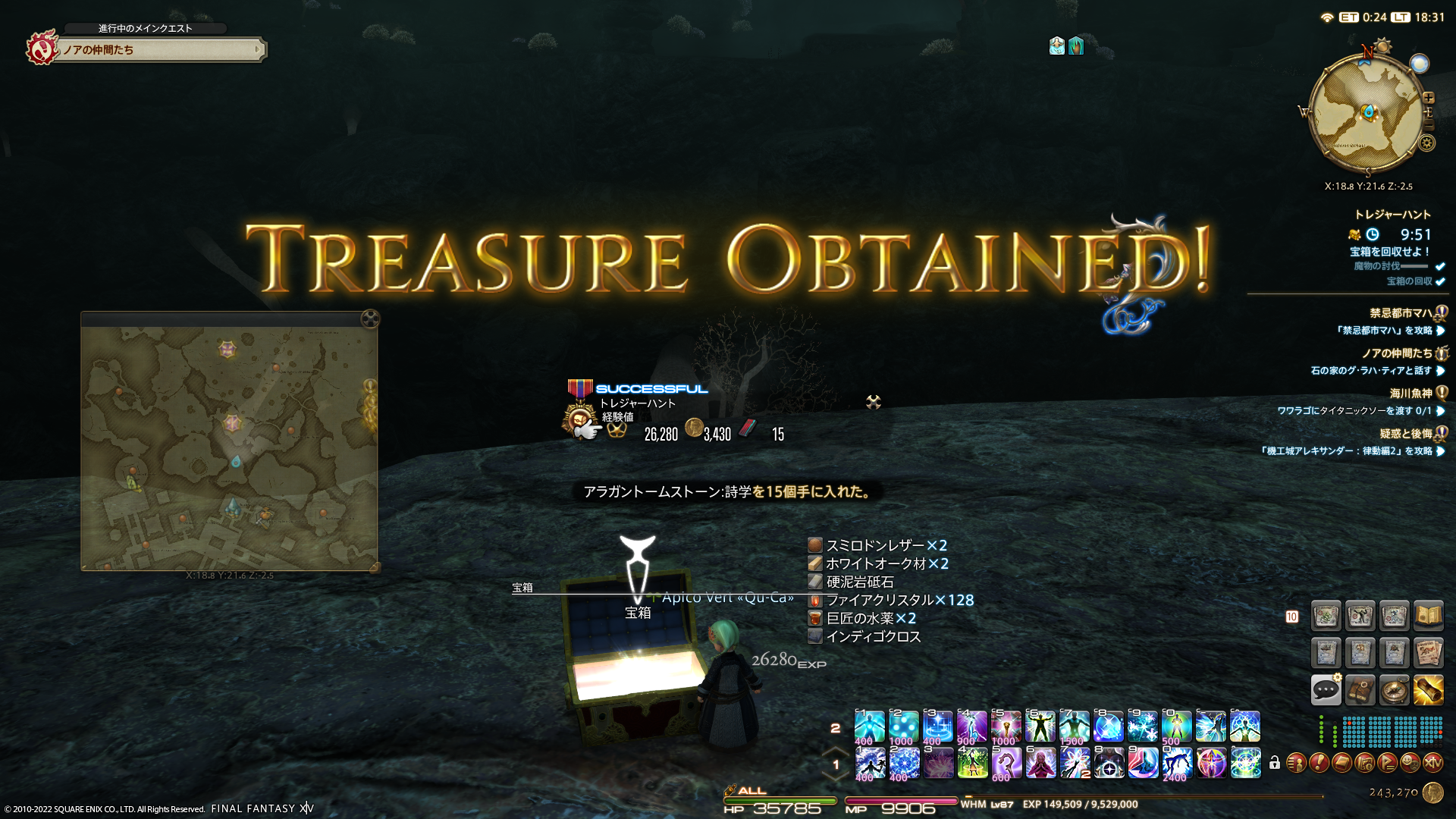Open the ノアの仲間たち main scenario quest banner
1456x819 pixels.
pos(161,50)
